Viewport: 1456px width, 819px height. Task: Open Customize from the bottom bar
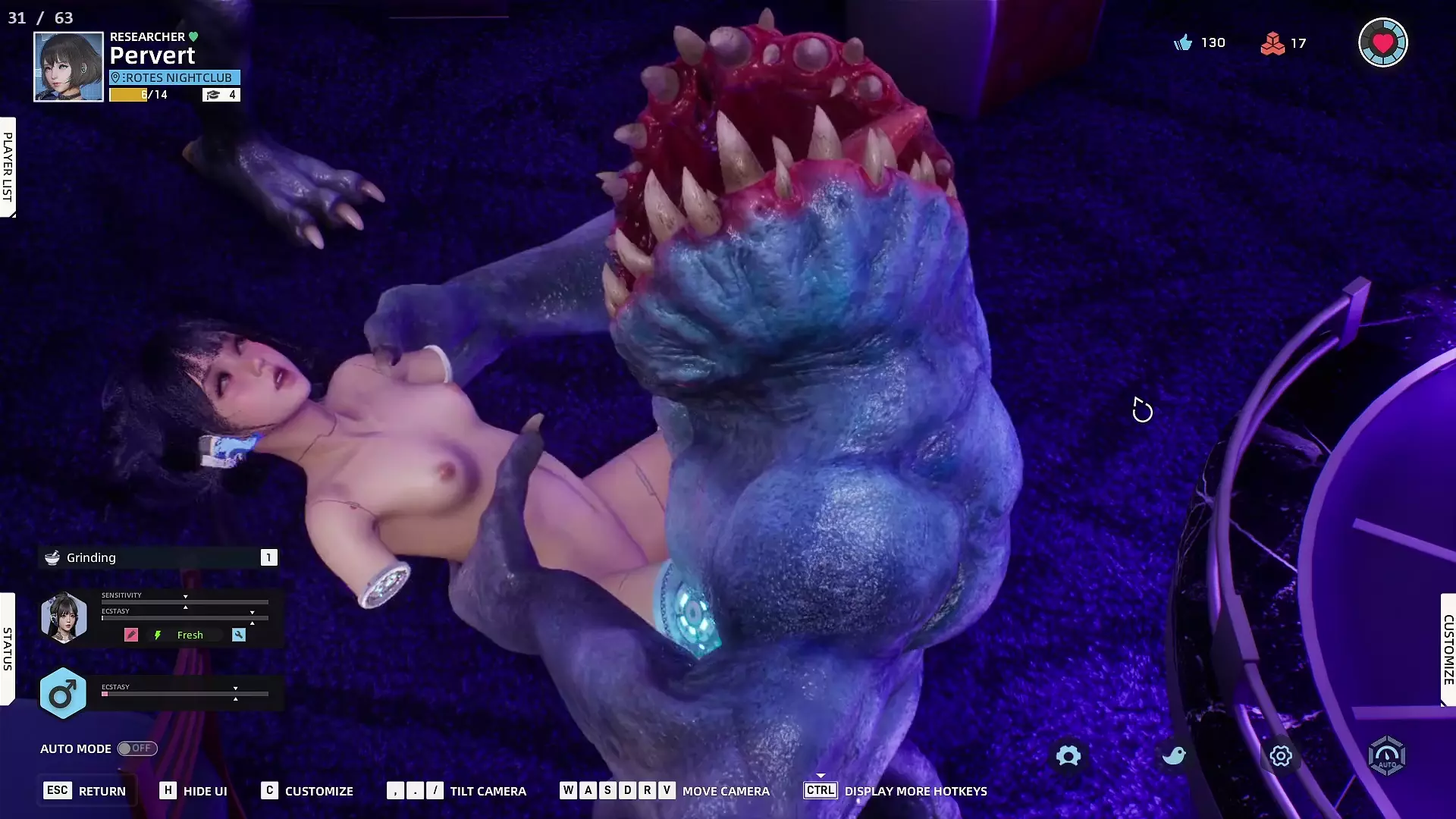[x=307, y=791]
